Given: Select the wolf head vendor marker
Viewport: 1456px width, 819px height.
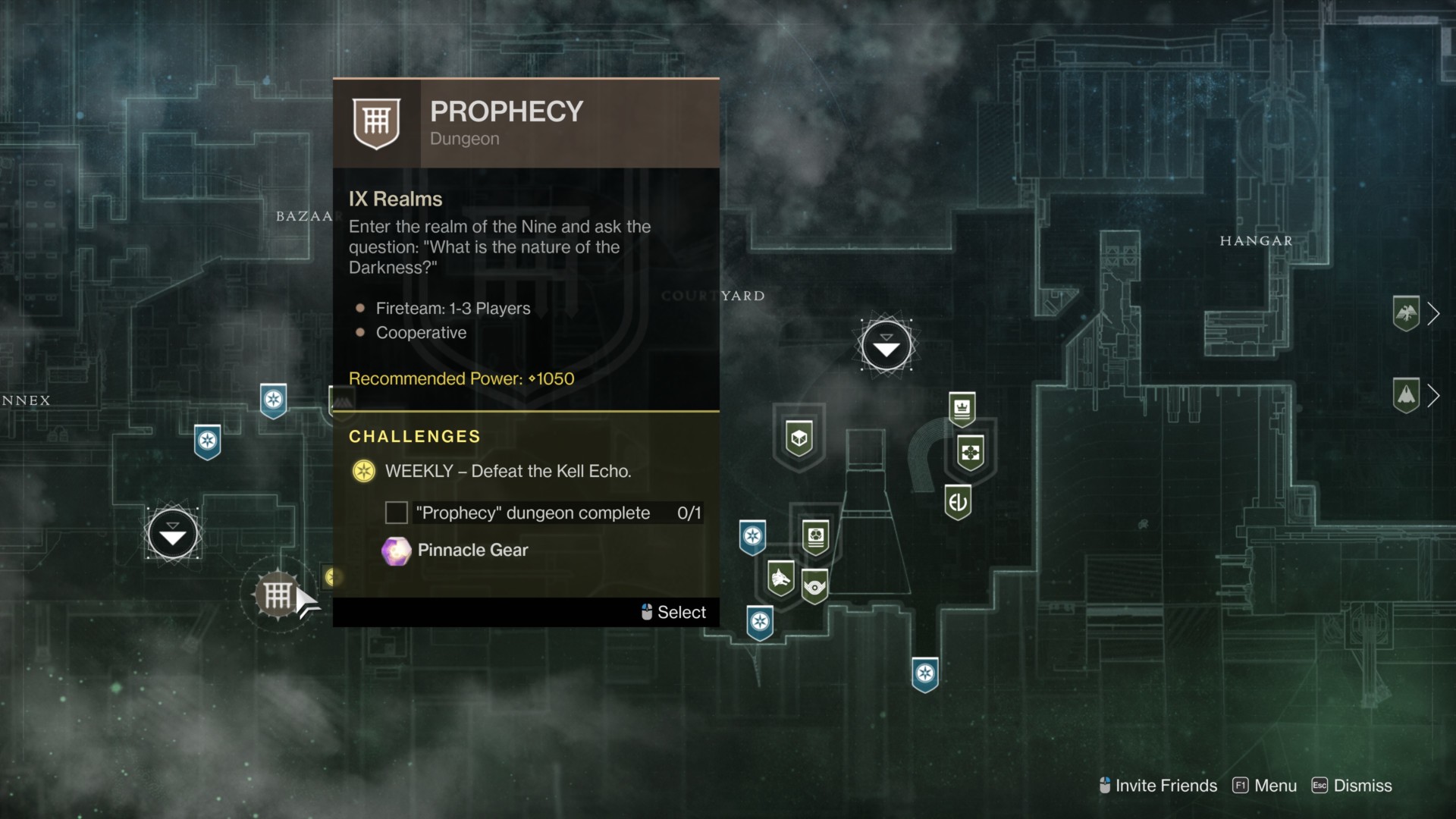Looking at the screenshot, I should (x=780, y=579).
